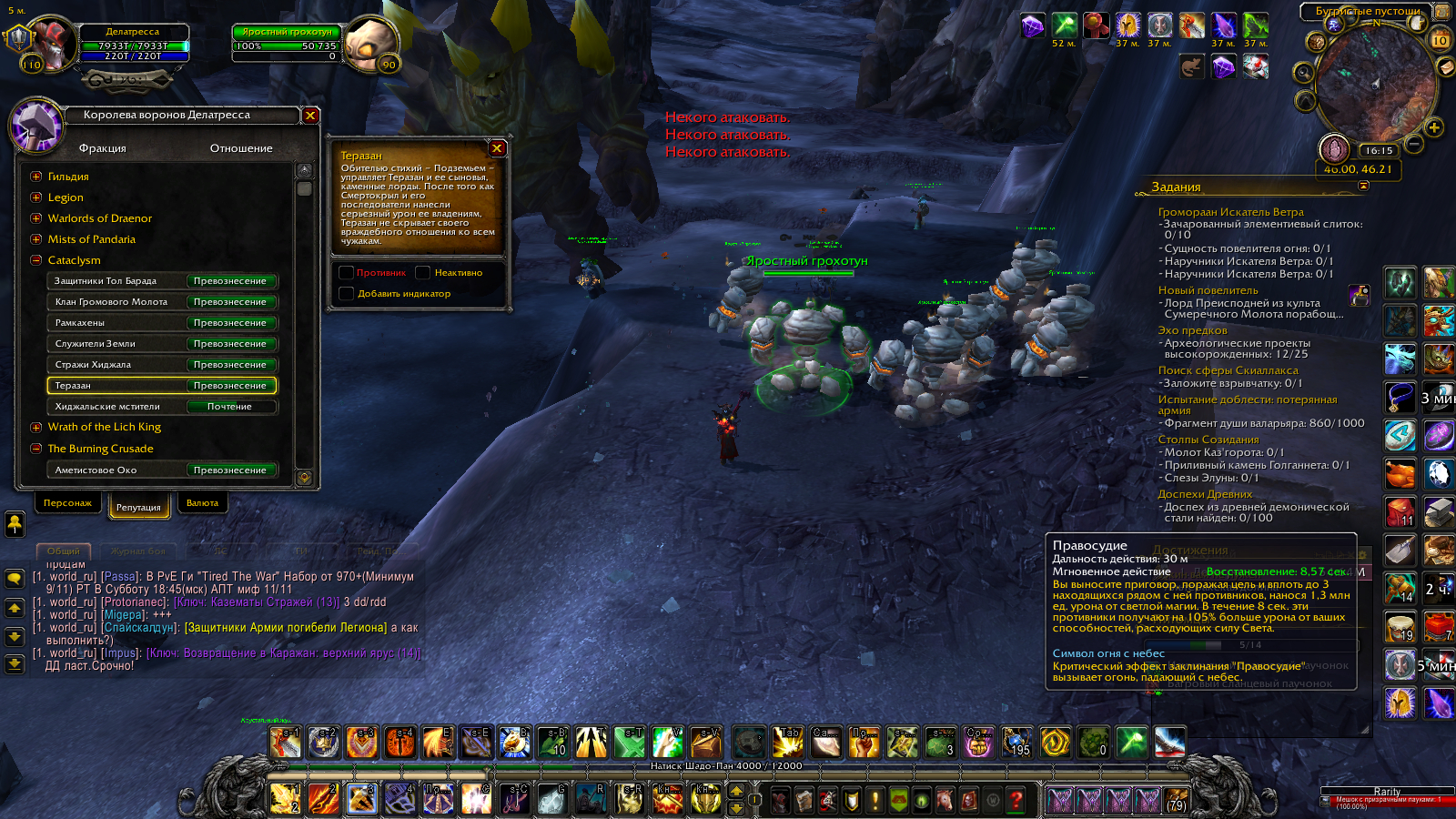The width and height of the screenshot is (1456, 819).
Task: Toggle the Противник (at war) checkbox
Action: (x=346, y=273)
